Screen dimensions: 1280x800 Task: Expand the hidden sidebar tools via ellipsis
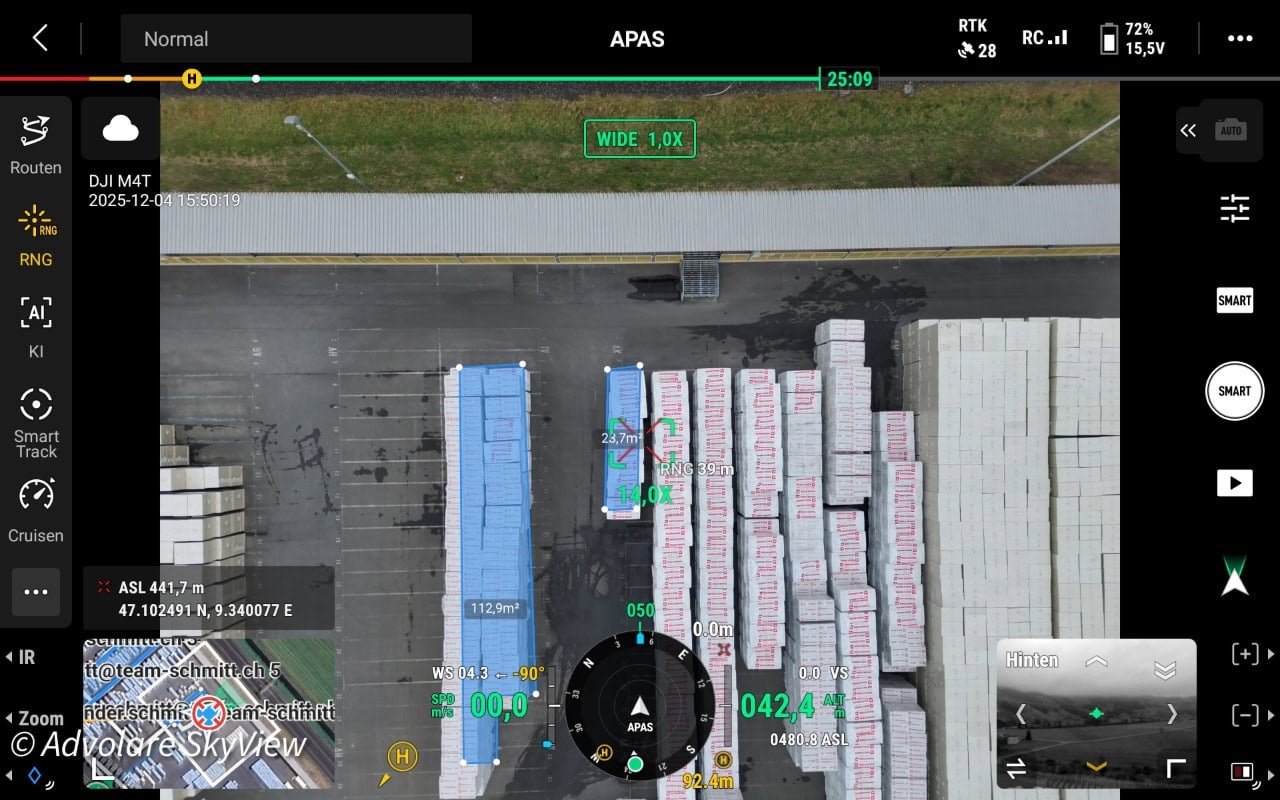(35, 592)
